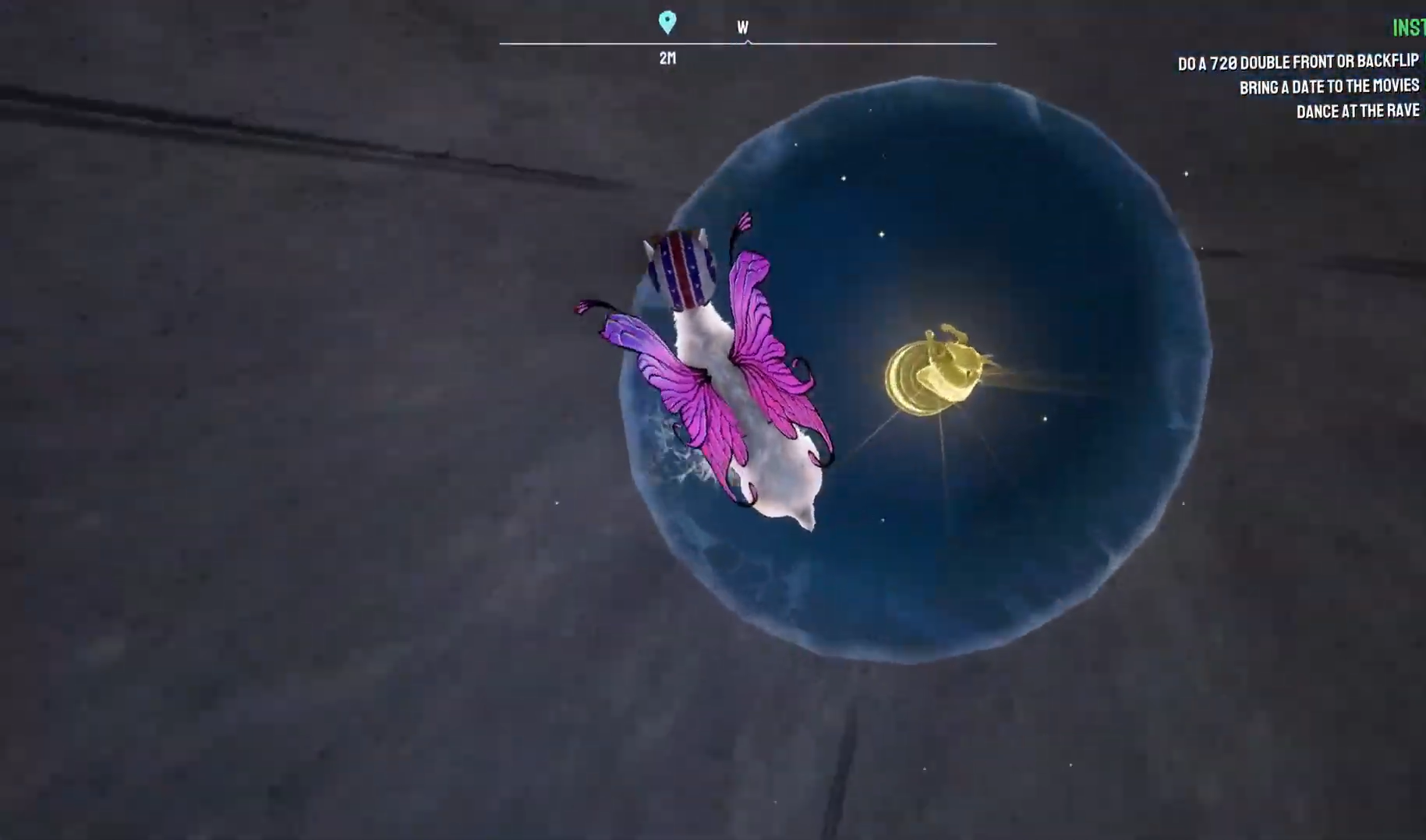Click the W compass heading indicator

(x=742, y=27)
